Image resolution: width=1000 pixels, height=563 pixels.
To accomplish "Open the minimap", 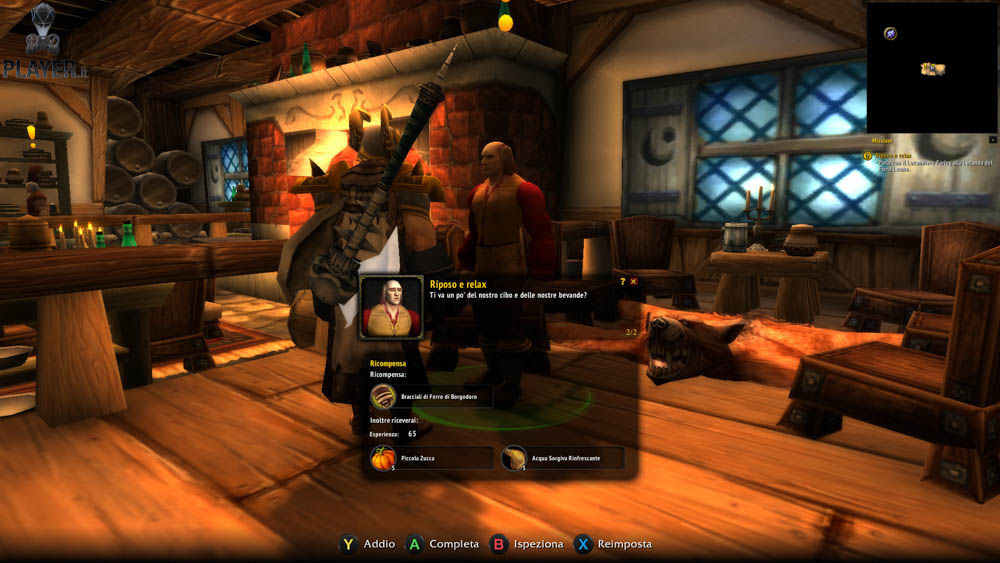I will pos(931,67).
